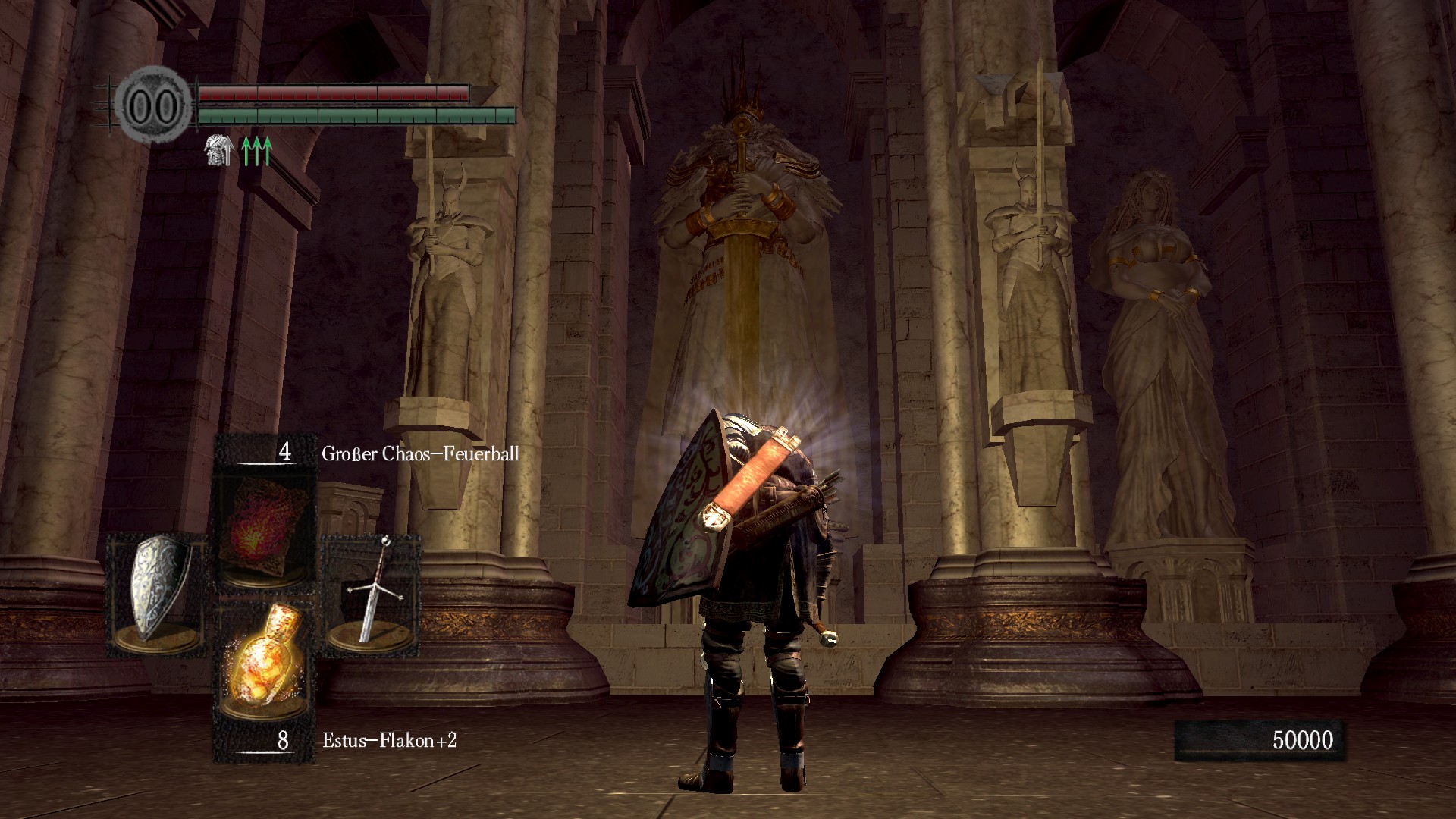Screen dimensions: 1456x819
Task: Click the green triple-arrow buff icon
Action: [x=256, y=151]
